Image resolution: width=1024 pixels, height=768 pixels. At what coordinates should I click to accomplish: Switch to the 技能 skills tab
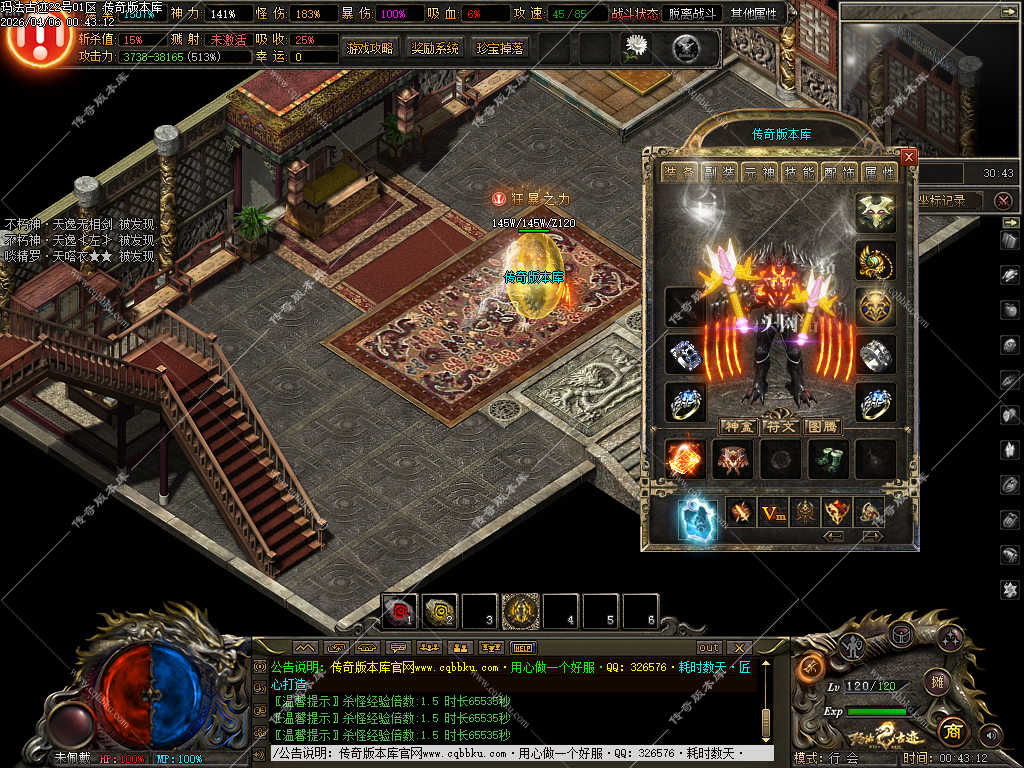[x=799, y=172]
